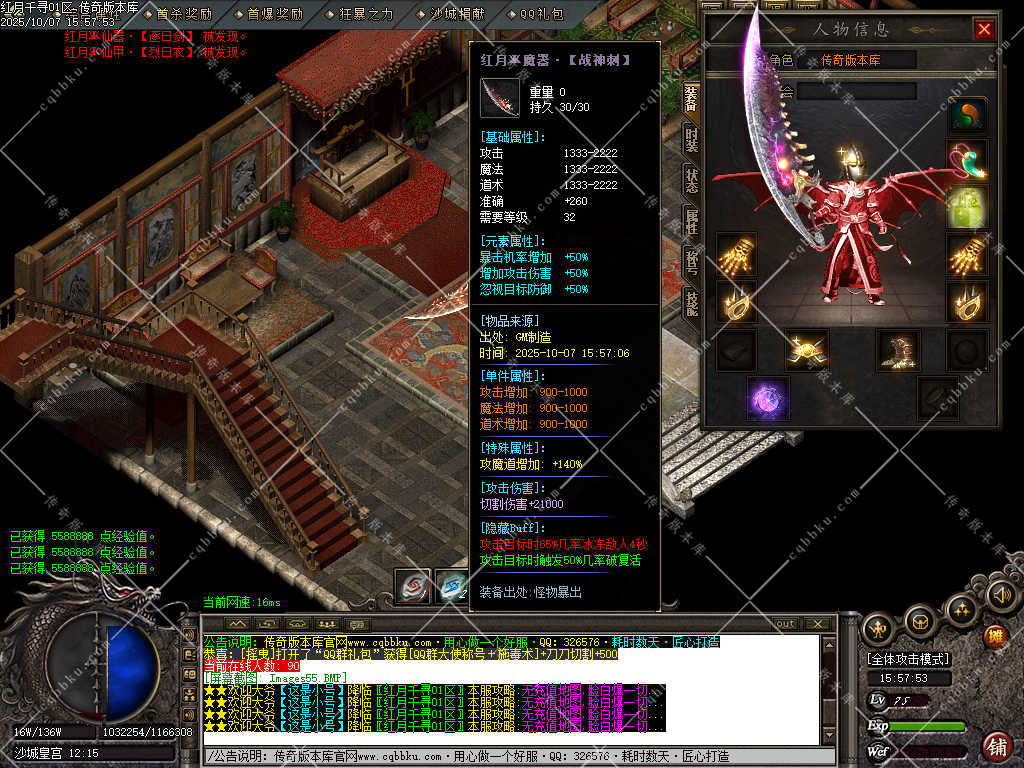Viewport: 1024px width, 768px height.
Task: Click the chat window's out button
Action: [783, 624]
